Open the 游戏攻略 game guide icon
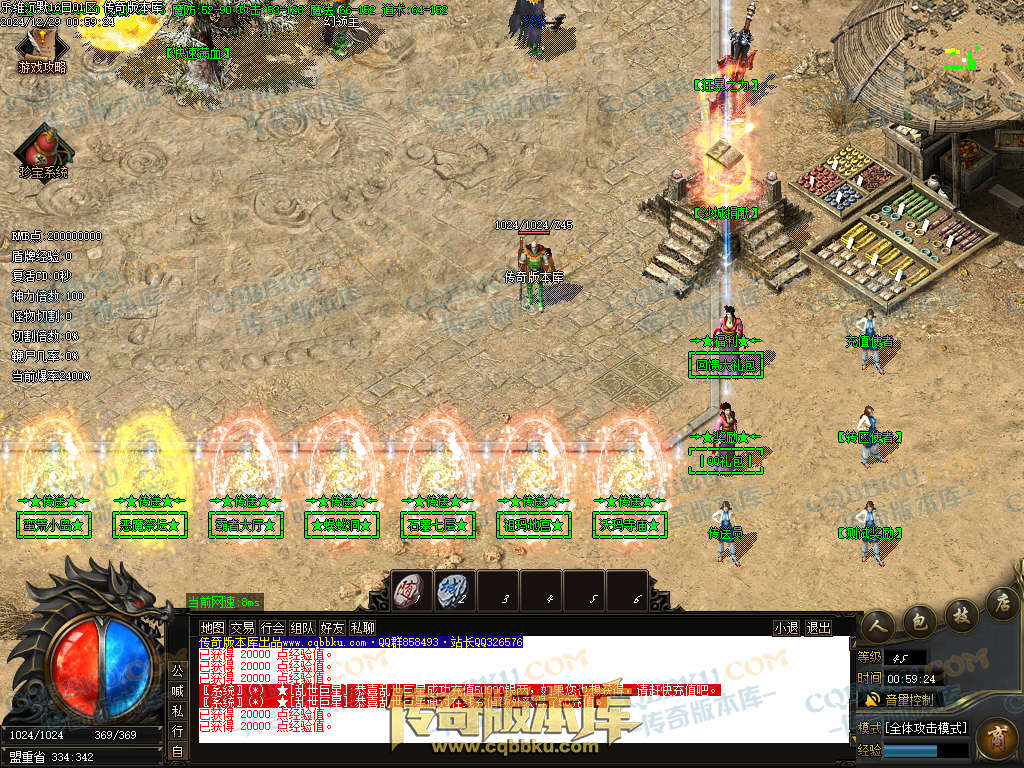Image resolution: width=1024 pixels, height=768 pixels. pos(41,50)
